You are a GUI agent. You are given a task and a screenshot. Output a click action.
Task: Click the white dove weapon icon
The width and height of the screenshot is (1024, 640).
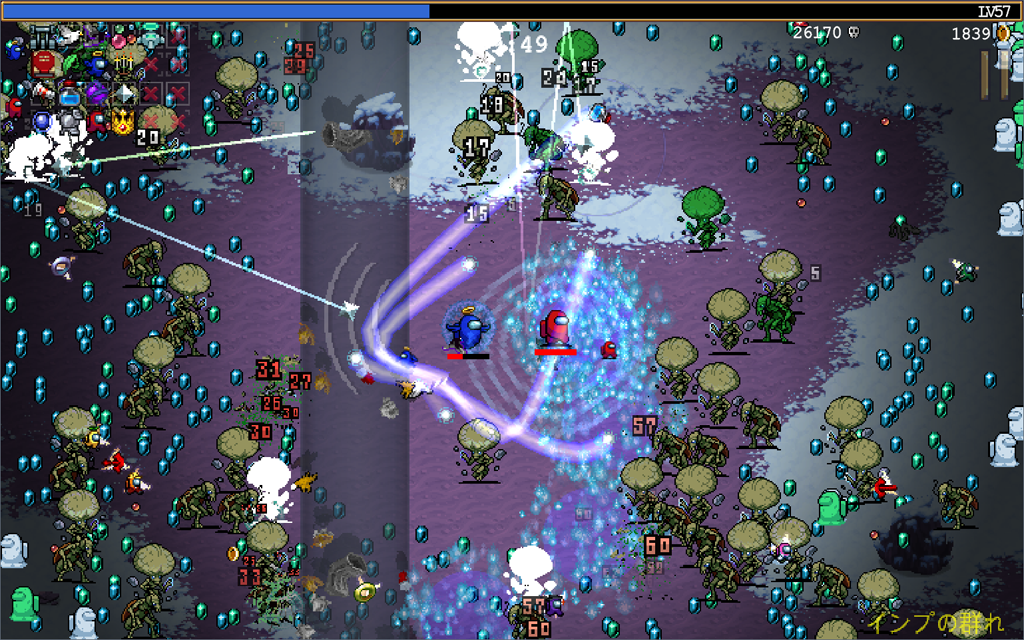pos(70,36)
